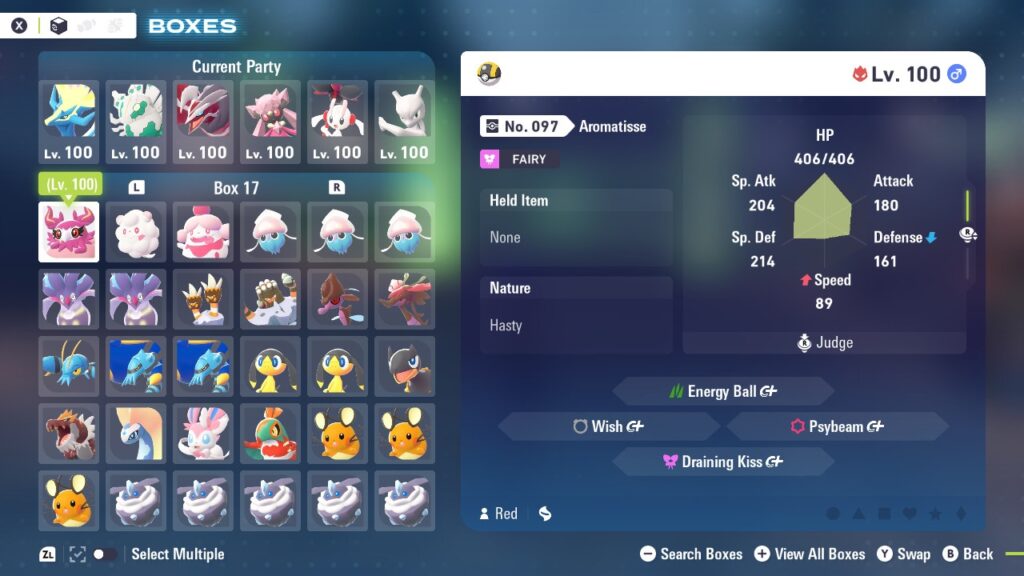Pick the Dragalge from the box
Image resolution: width=1024 pixels, height=576 pixels.
pyautogui.click(x=404, y=298)
